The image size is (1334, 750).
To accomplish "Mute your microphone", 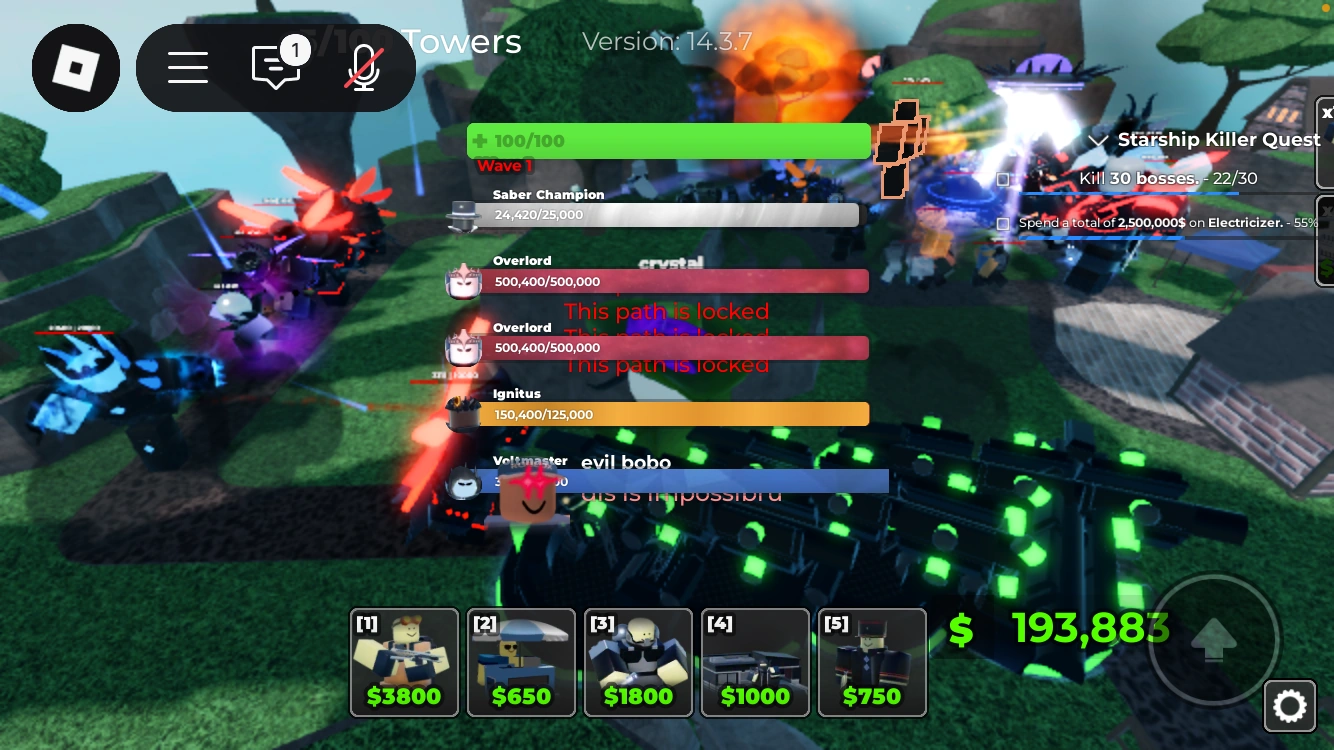I will point(362,67).
